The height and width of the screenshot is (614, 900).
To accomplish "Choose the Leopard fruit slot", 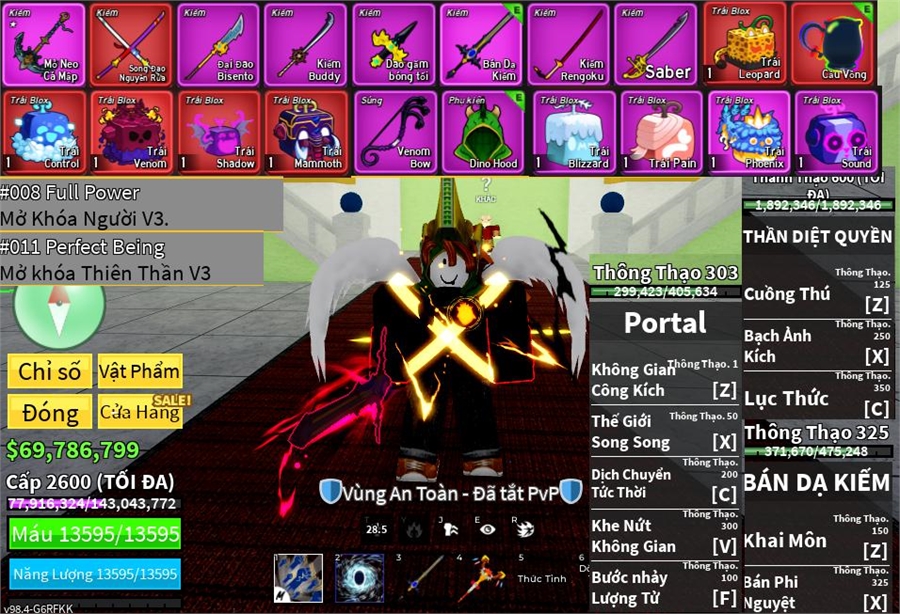I will (744, 44).
